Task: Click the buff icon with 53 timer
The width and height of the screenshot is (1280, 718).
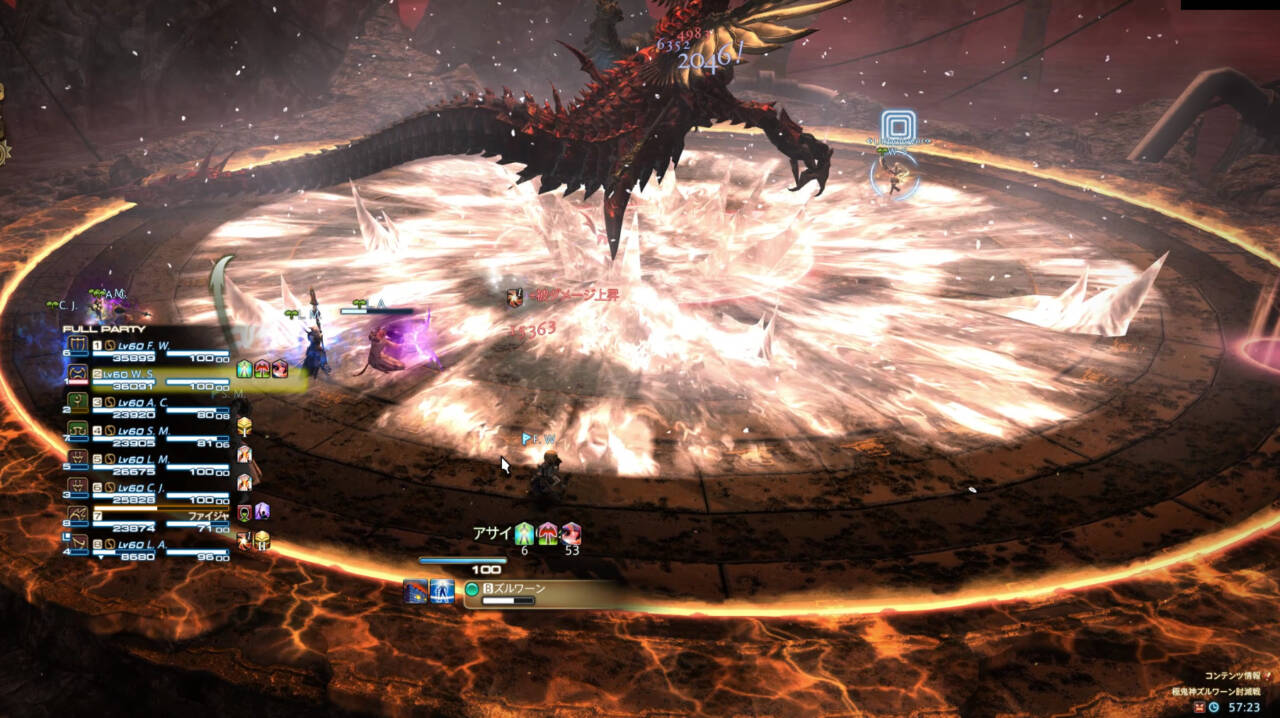Action: (571, 534)
